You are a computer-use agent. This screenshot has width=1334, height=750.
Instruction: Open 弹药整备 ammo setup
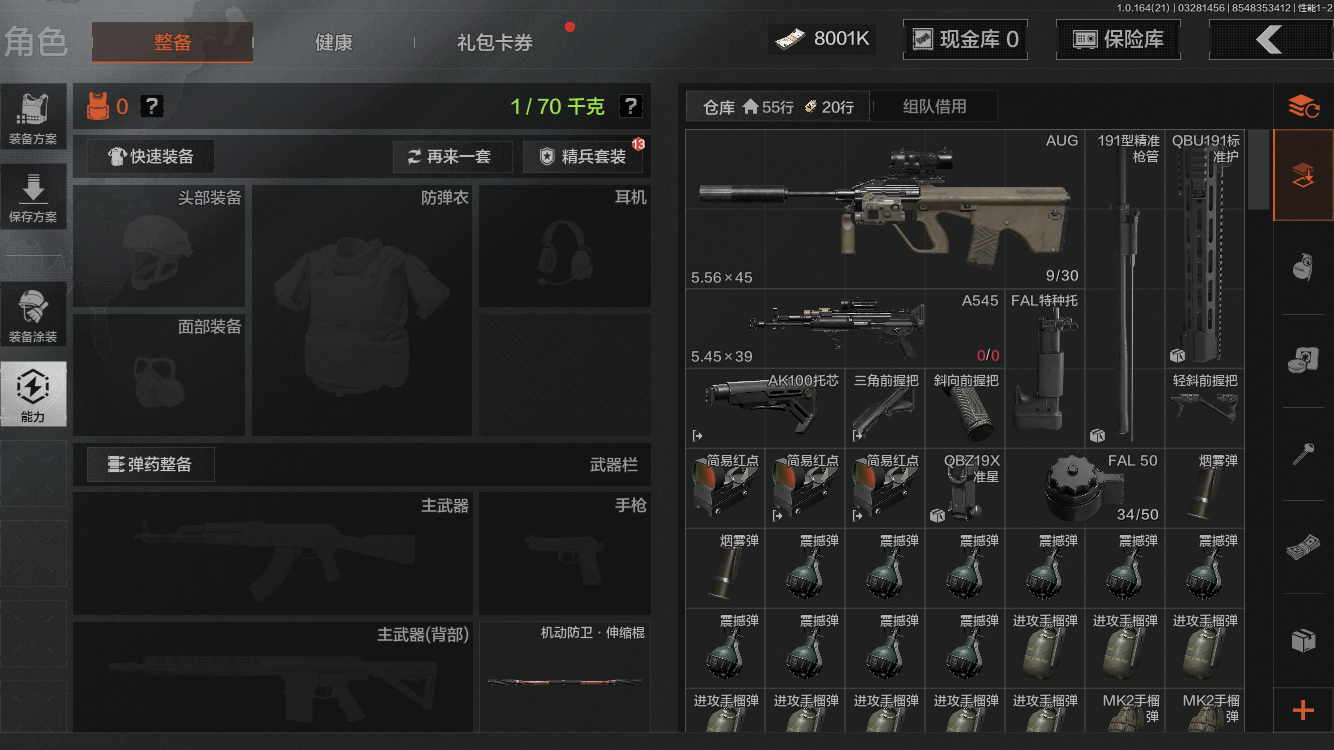coord(151,465)
